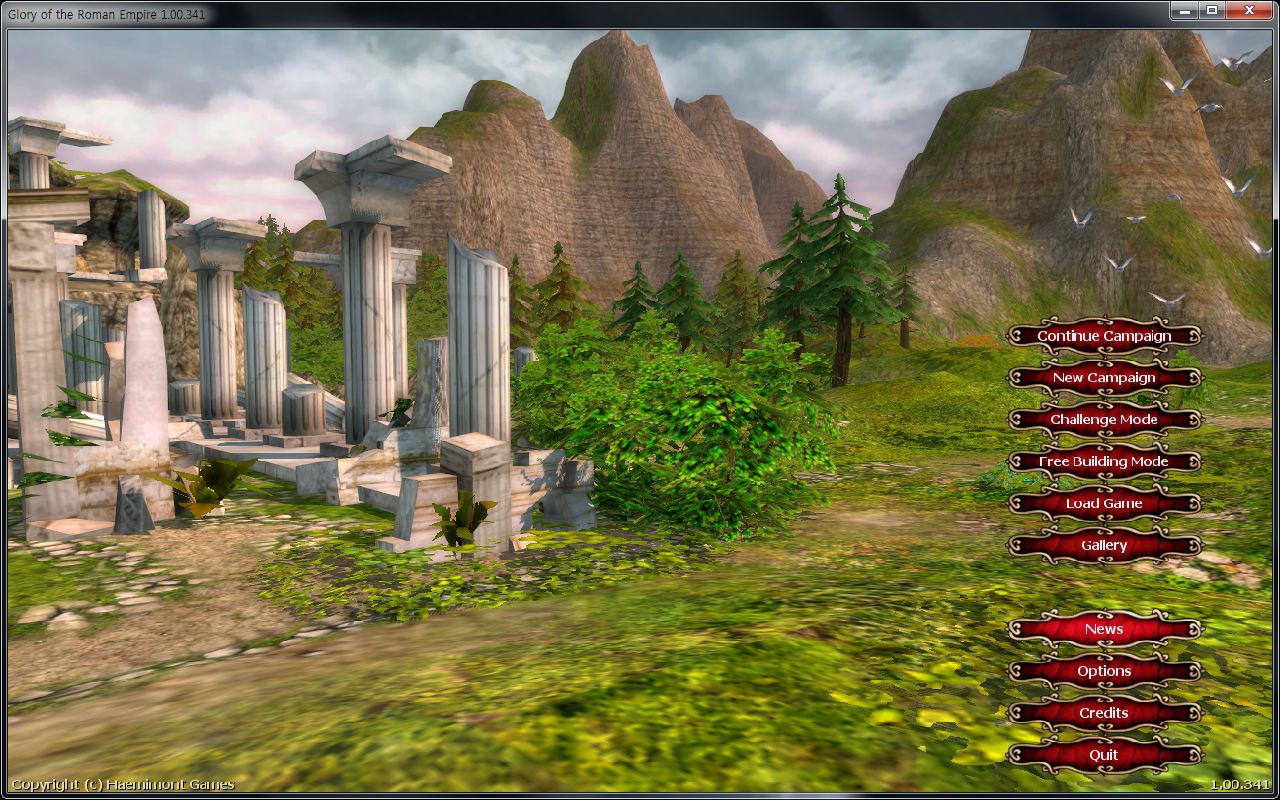Open the Load Game menu

[1104, 504]
